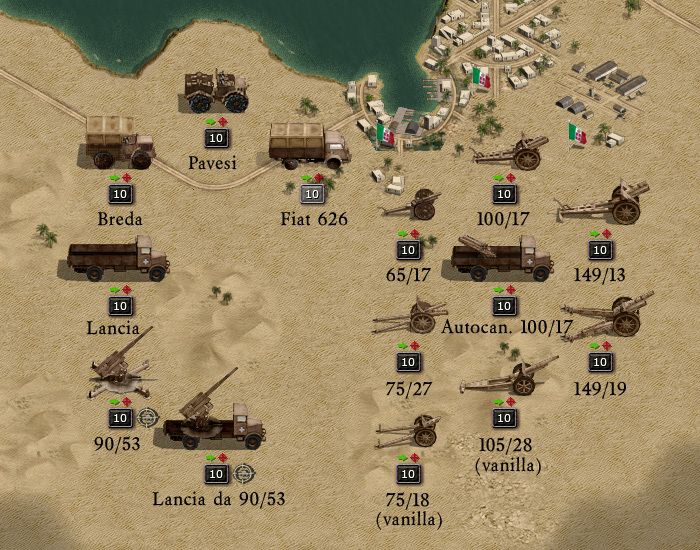This screenshot has width=700, height=550.
Task: Select the 90/53 anti-aircraft gun unit
Action: point(120,366)
